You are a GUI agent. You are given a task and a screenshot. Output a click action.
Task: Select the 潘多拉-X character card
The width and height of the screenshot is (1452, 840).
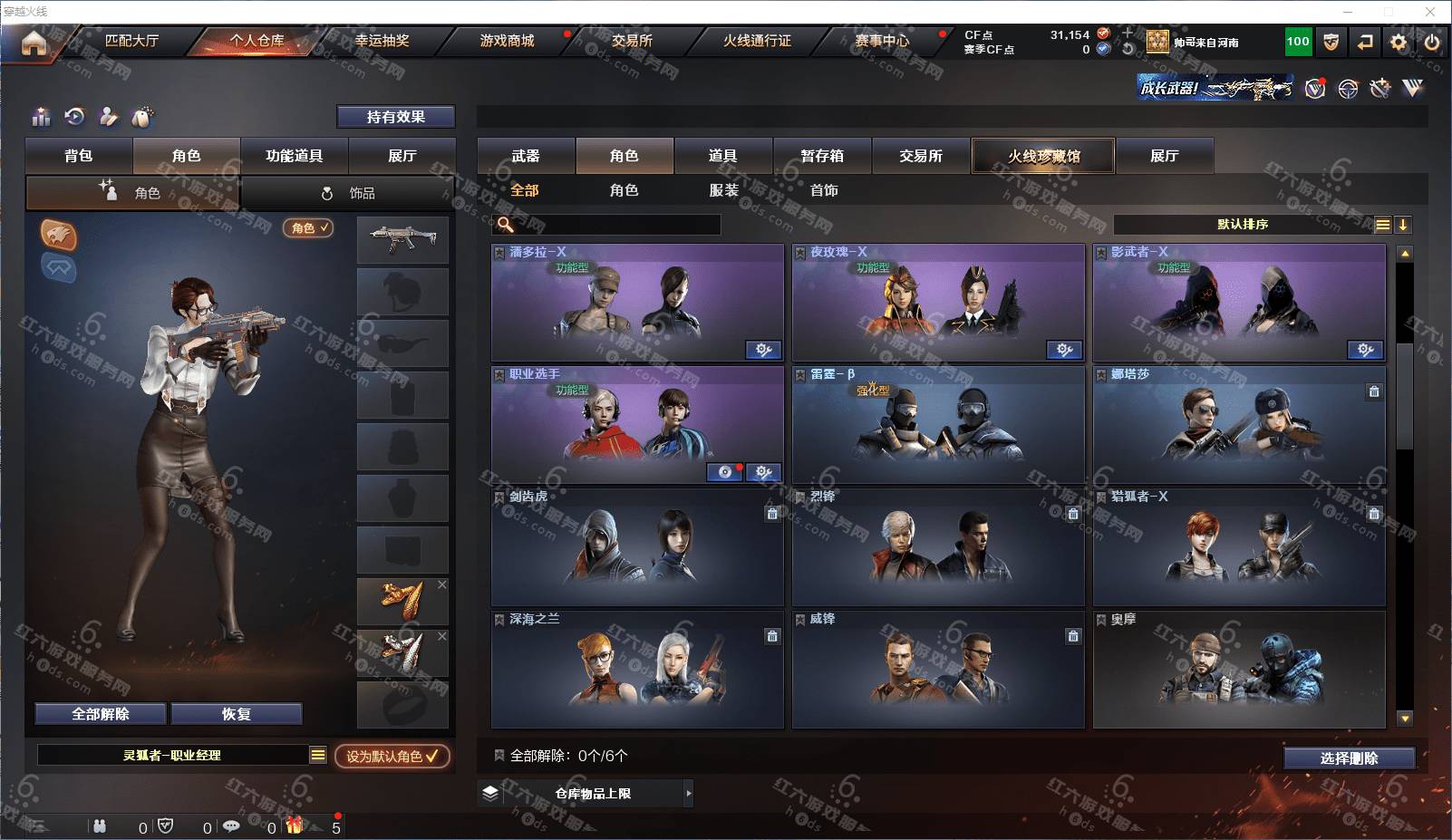point(637,304)
